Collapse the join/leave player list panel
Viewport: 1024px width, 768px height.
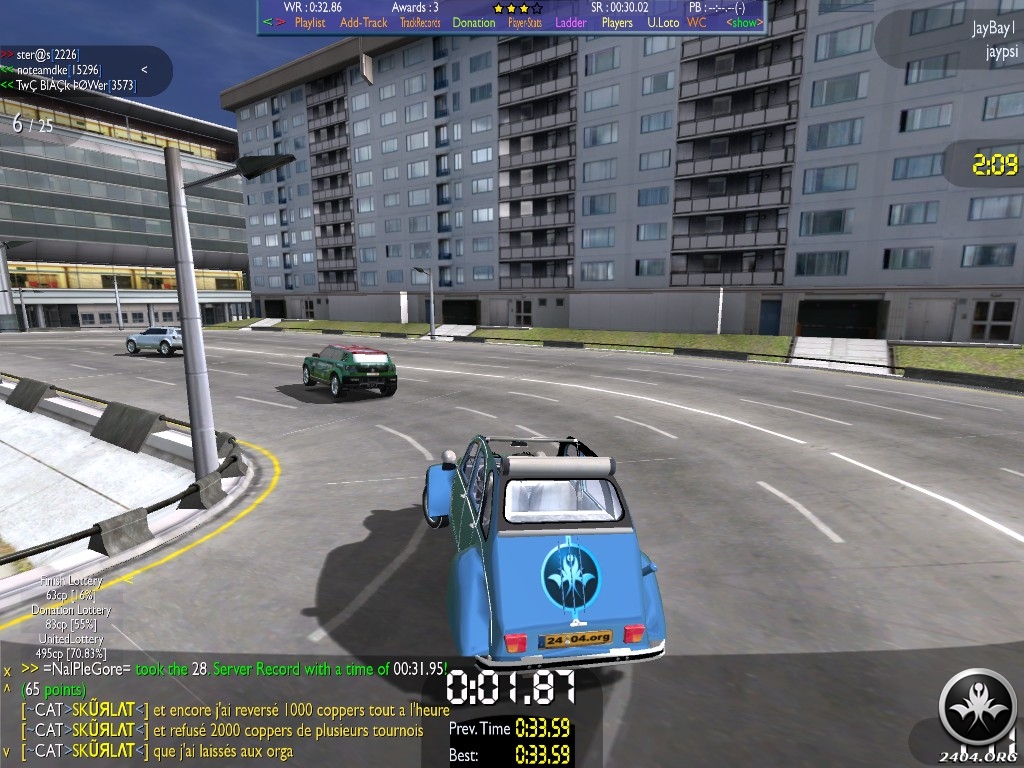[145, 70]
